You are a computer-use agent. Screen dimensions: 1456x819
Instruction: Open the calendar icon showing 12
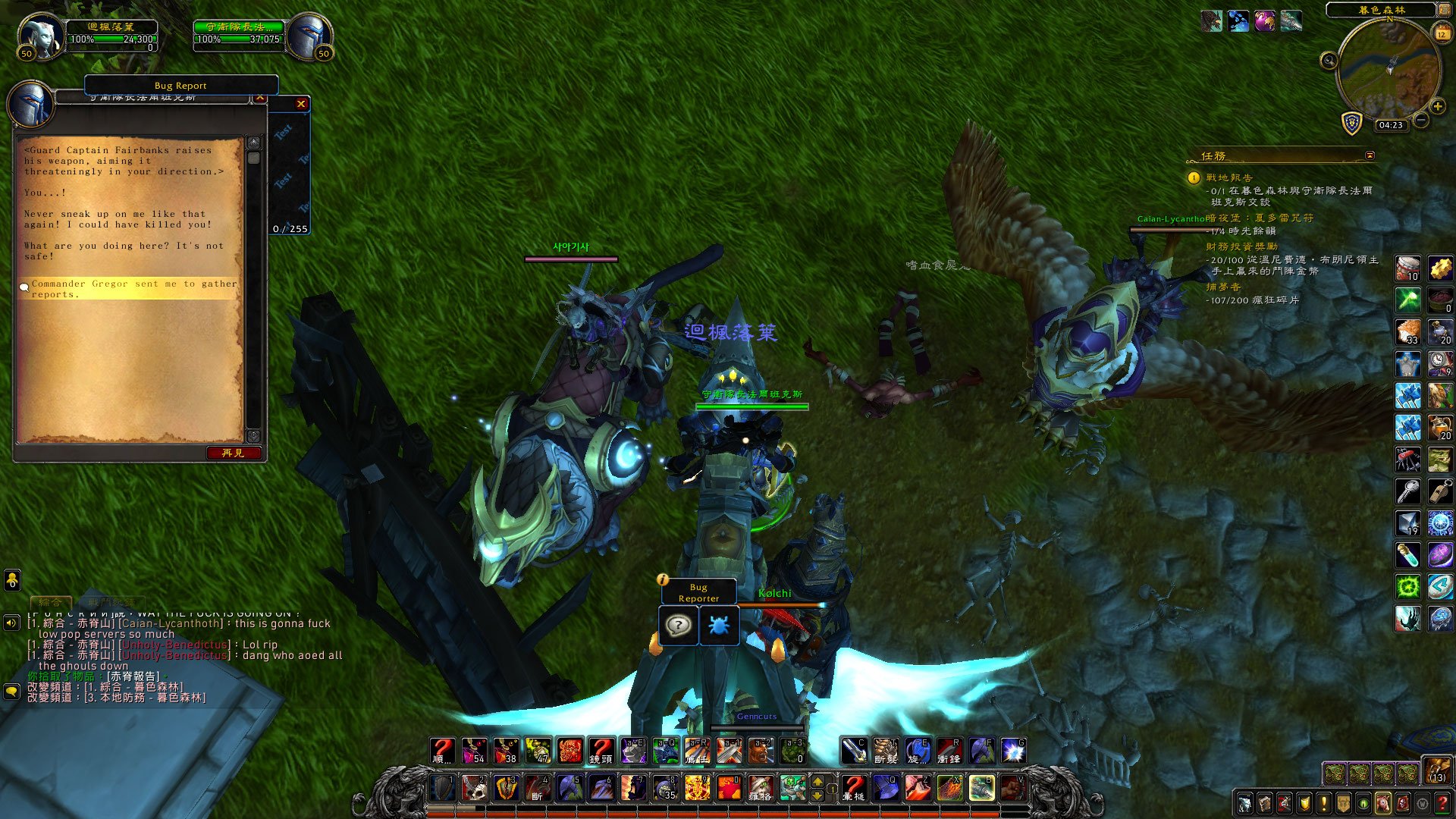click(1442, 33)
